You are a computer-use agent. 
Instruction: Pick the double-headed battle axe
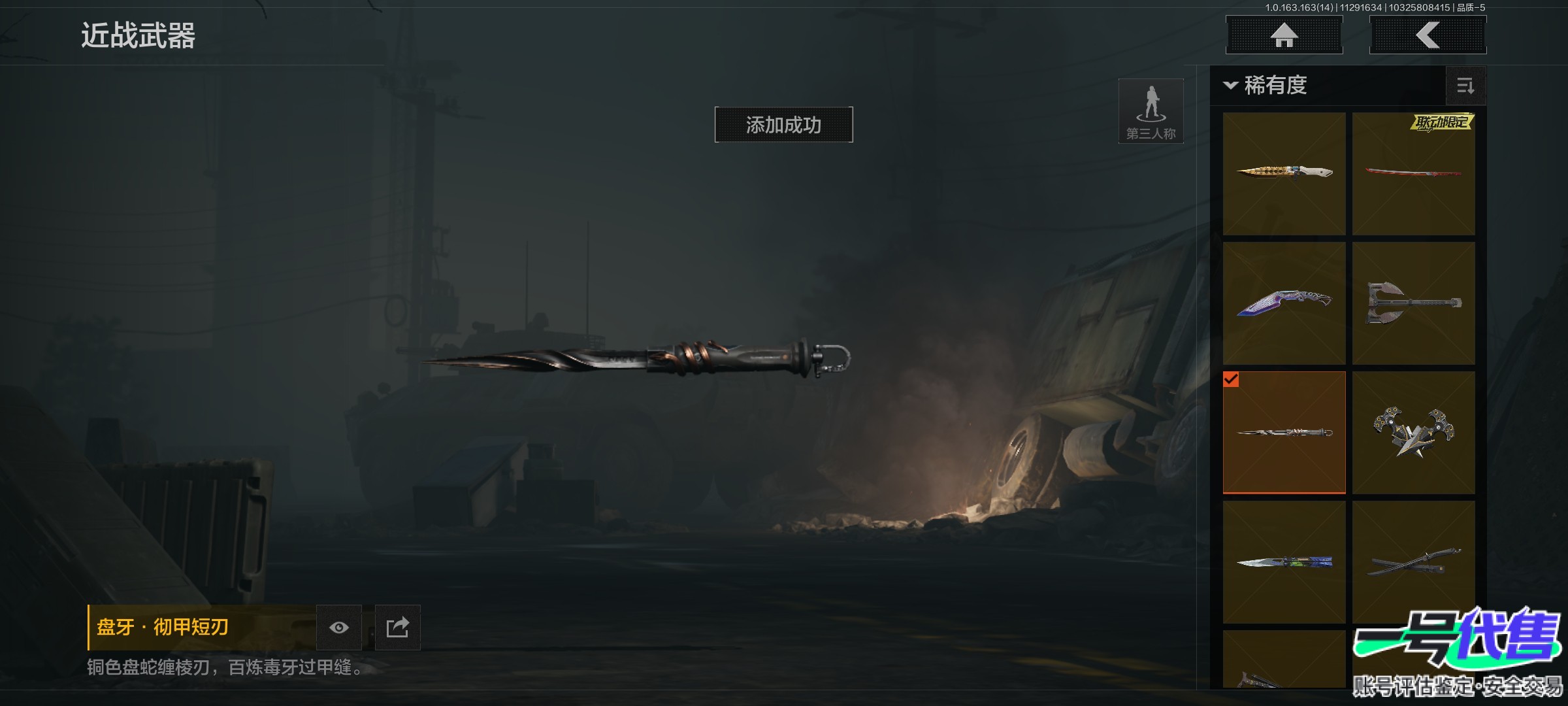[1413, 303]
